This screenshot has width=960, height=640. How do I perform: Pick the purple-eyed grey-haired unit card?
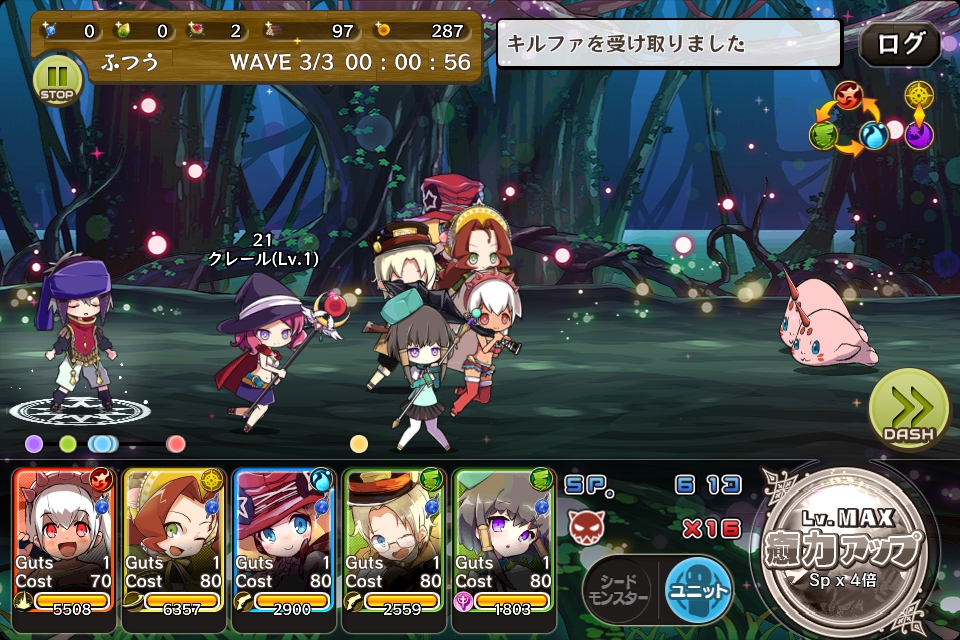point(504,541)
